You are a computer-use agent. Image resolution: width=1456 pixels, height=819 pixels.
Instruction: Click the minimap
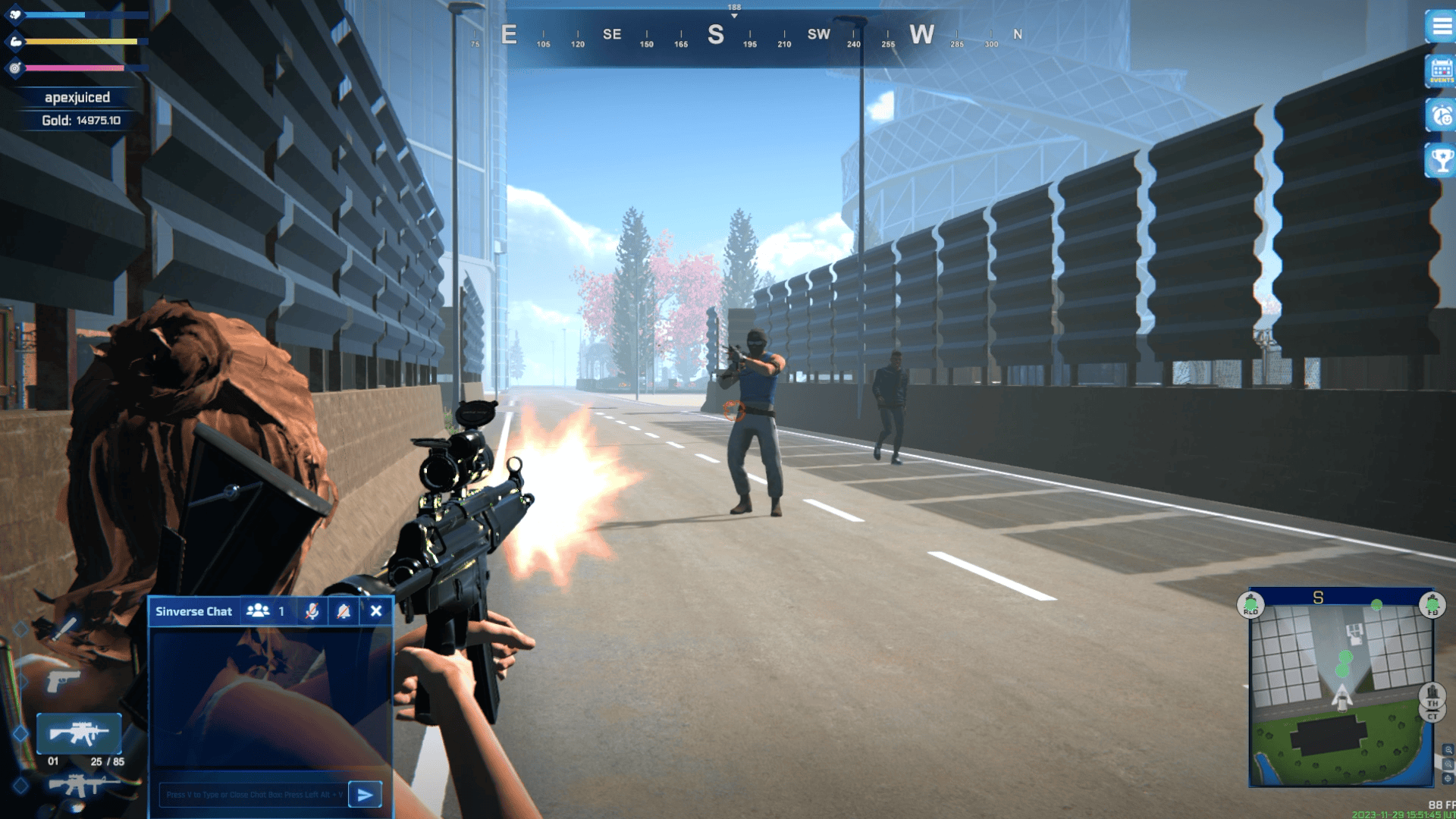(x=1341, y=695)
